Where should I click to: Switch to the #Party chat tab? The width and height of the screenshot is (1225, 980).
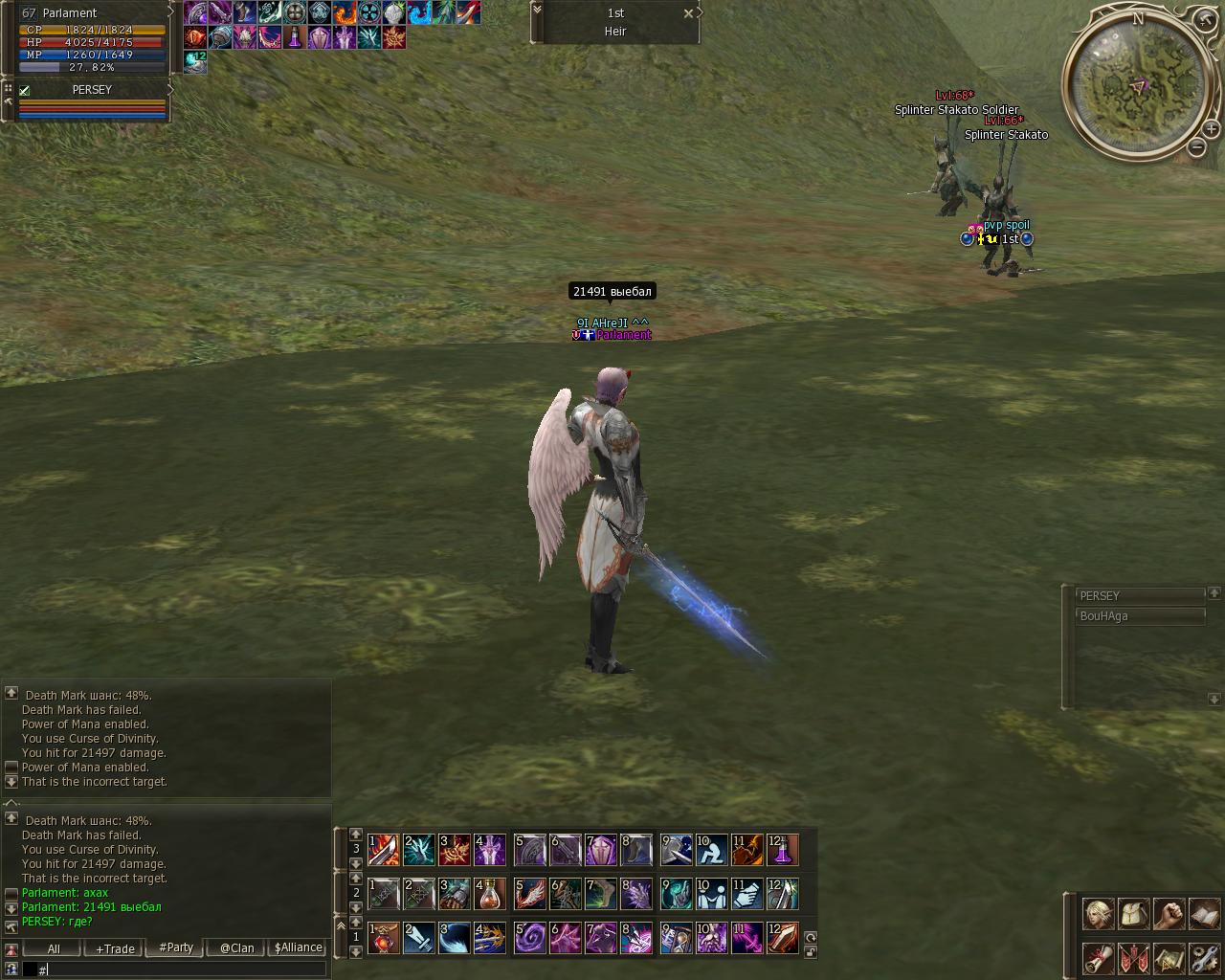(176, 947)
